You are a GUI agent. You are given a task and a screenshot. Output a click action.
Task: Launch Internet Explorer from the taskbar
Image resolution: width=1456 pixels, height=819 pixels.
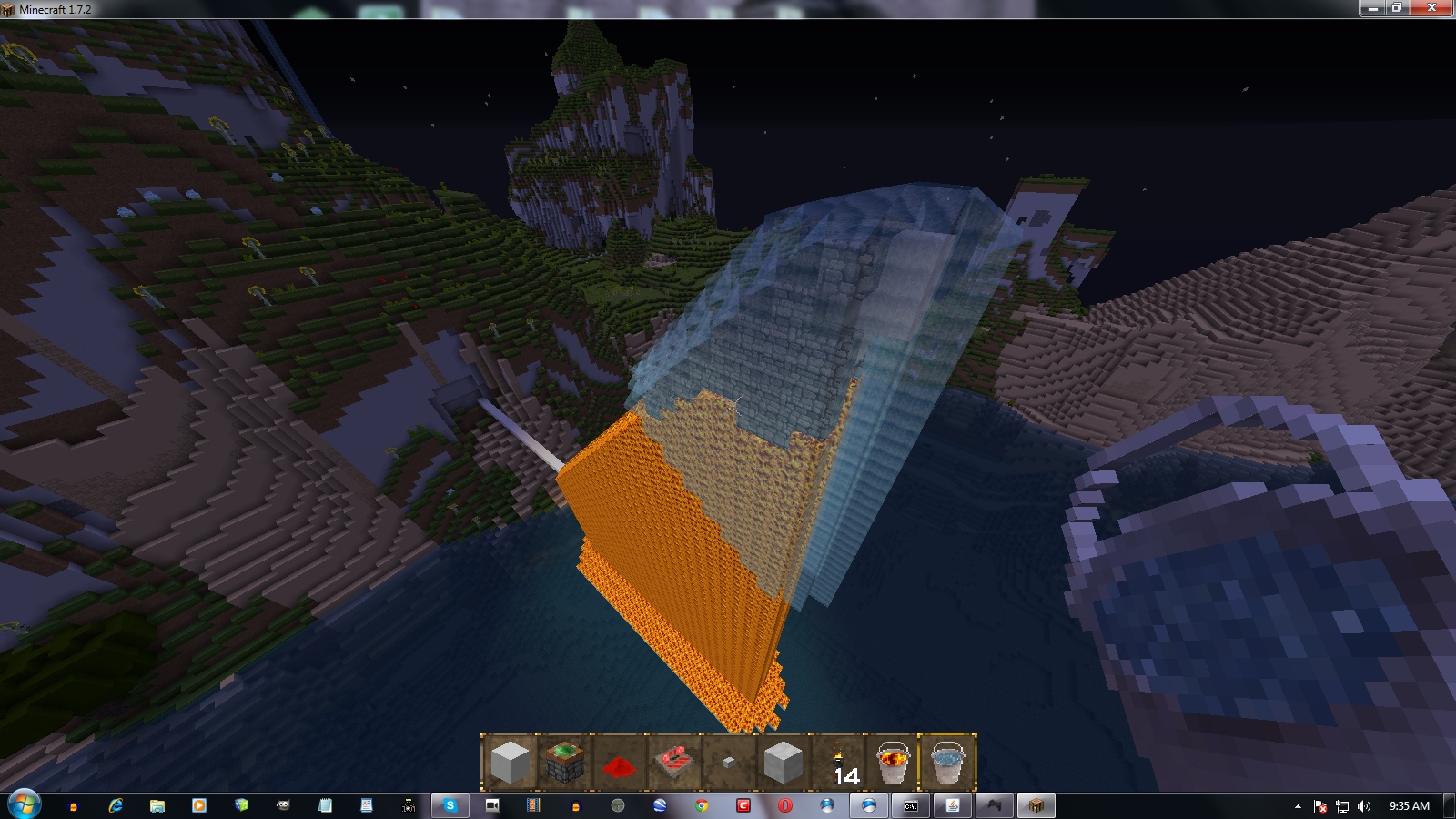tap(116, 805)
